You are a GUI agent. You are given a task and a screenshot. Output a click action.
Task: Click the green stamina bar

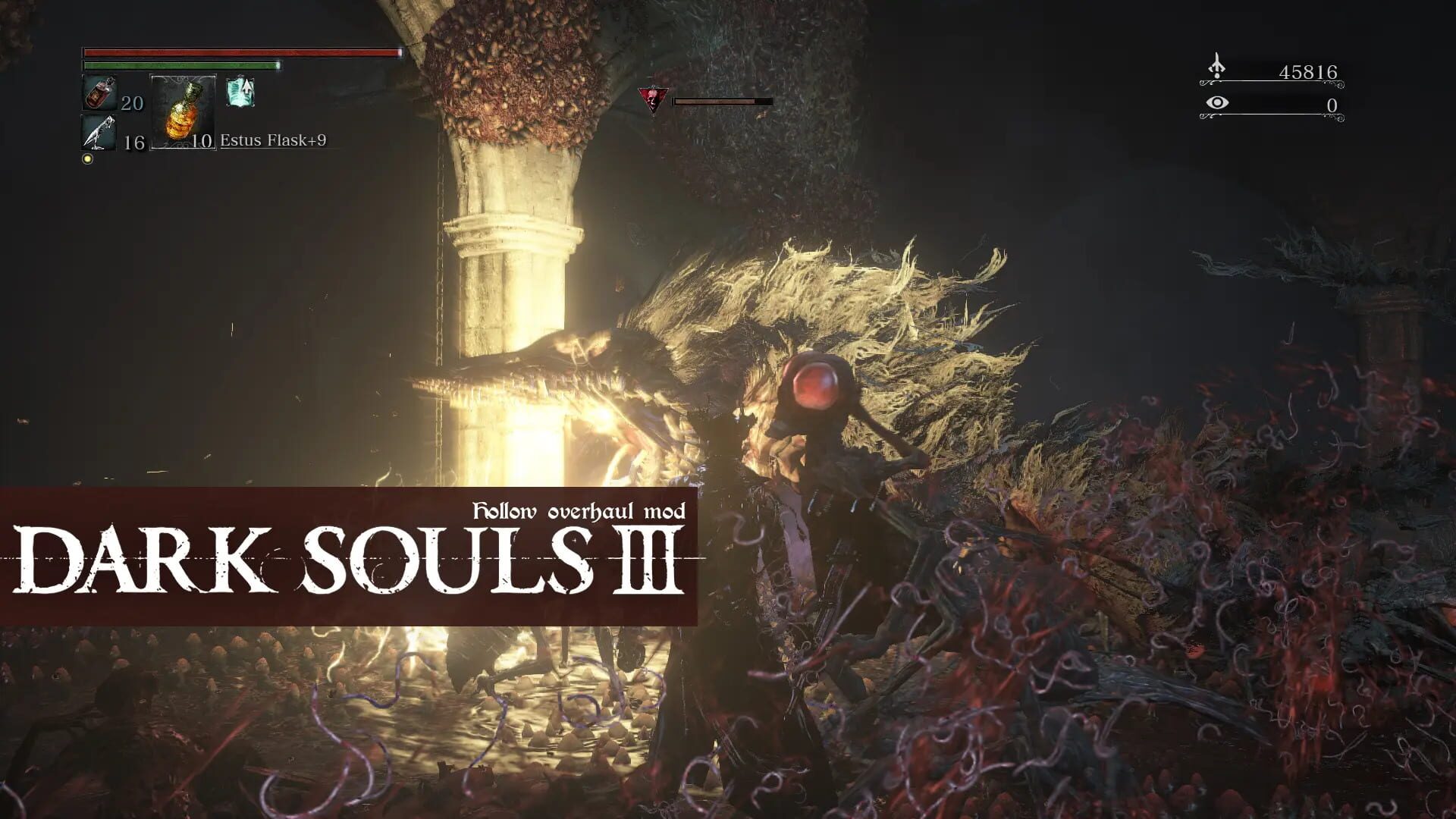[182, 67]
